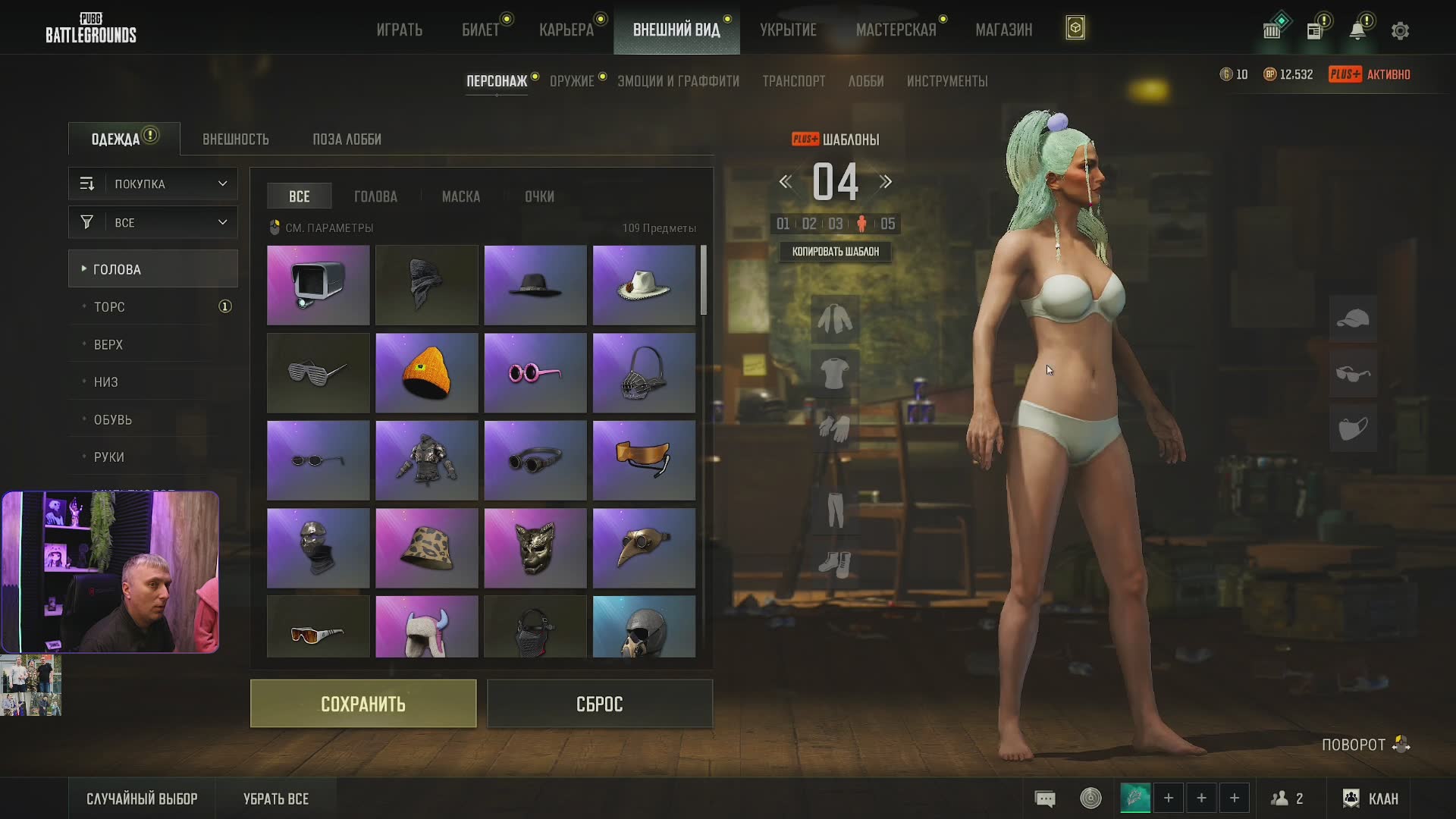
Task: Open the Внешность appearance tab
Action: point(235,140)
